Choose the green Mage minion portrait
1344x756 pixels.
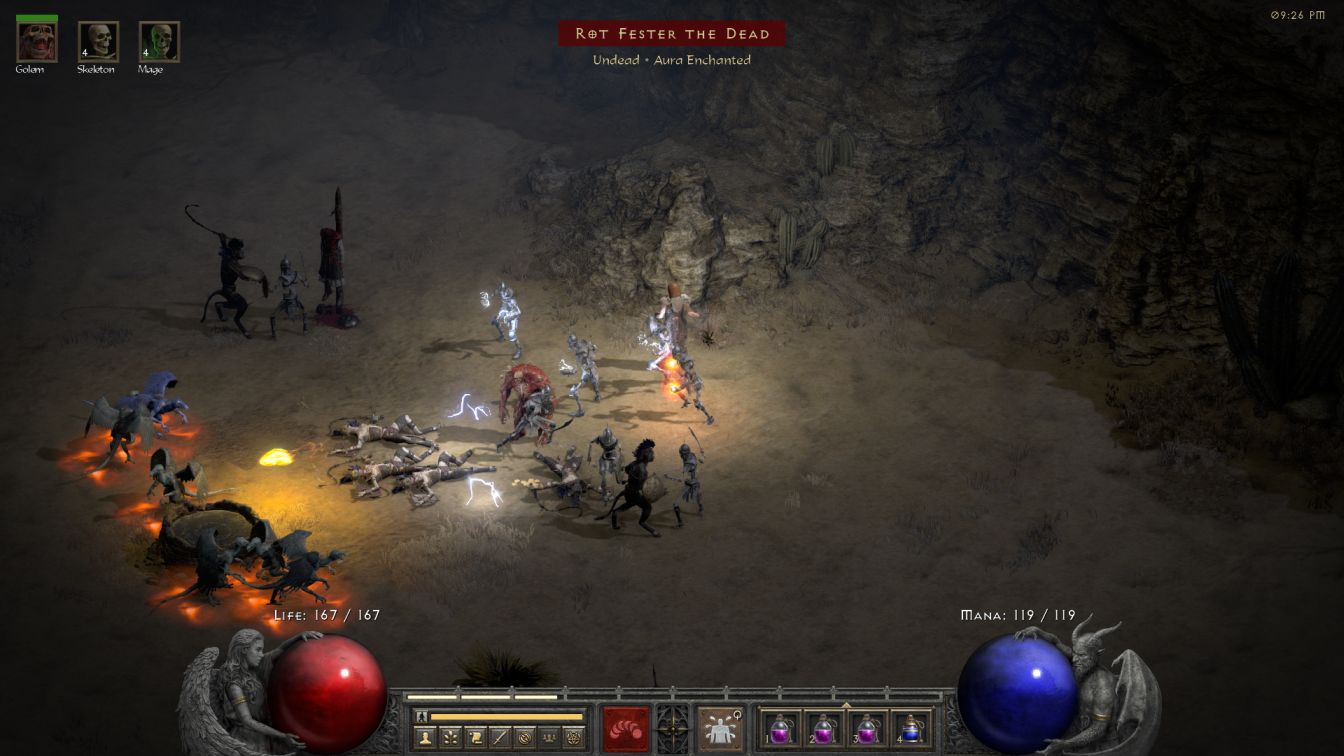159,41
